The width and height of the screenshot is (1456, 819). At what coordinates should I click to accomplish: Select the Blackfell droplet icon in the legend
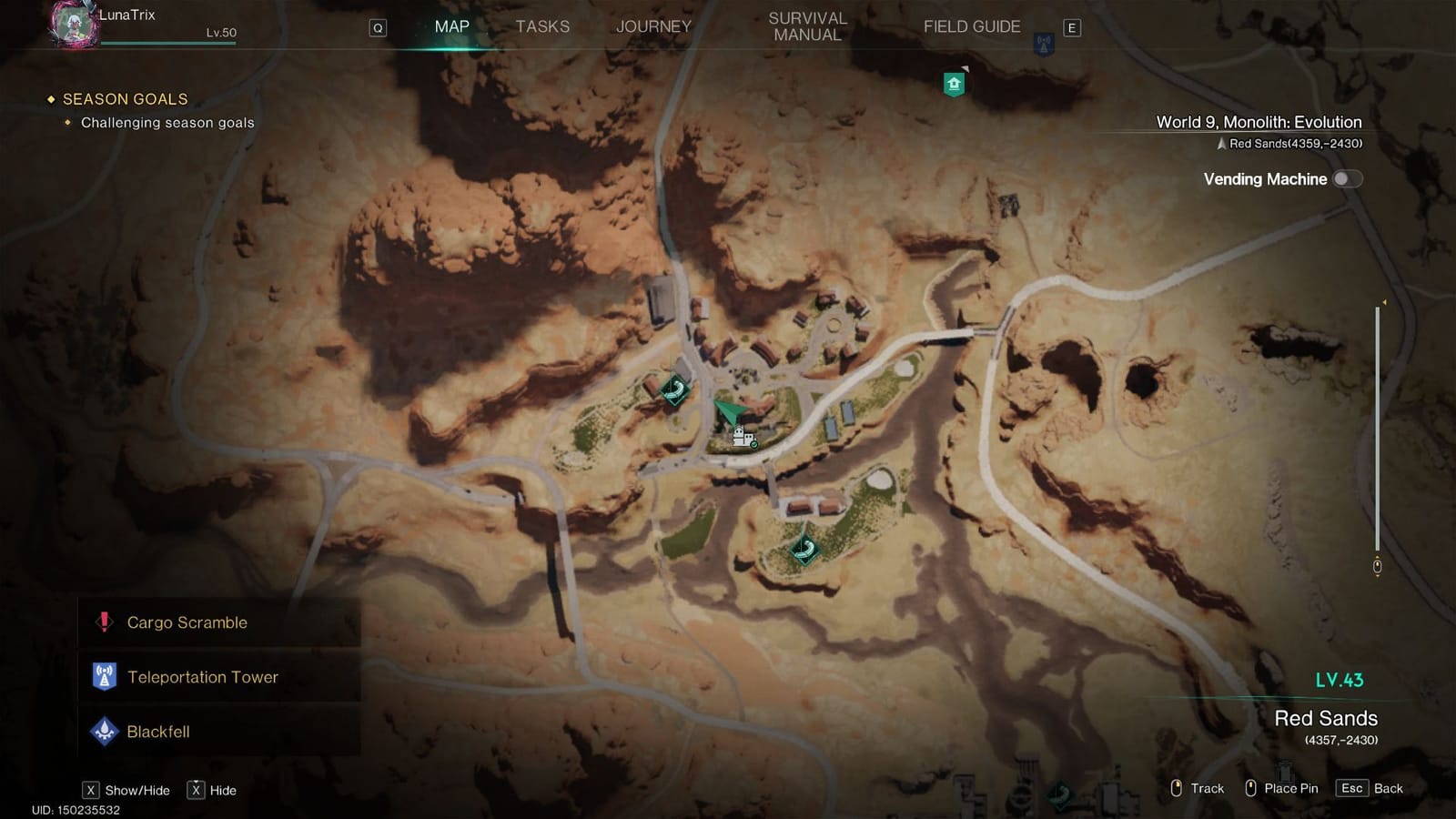click(x=104, y=731)
